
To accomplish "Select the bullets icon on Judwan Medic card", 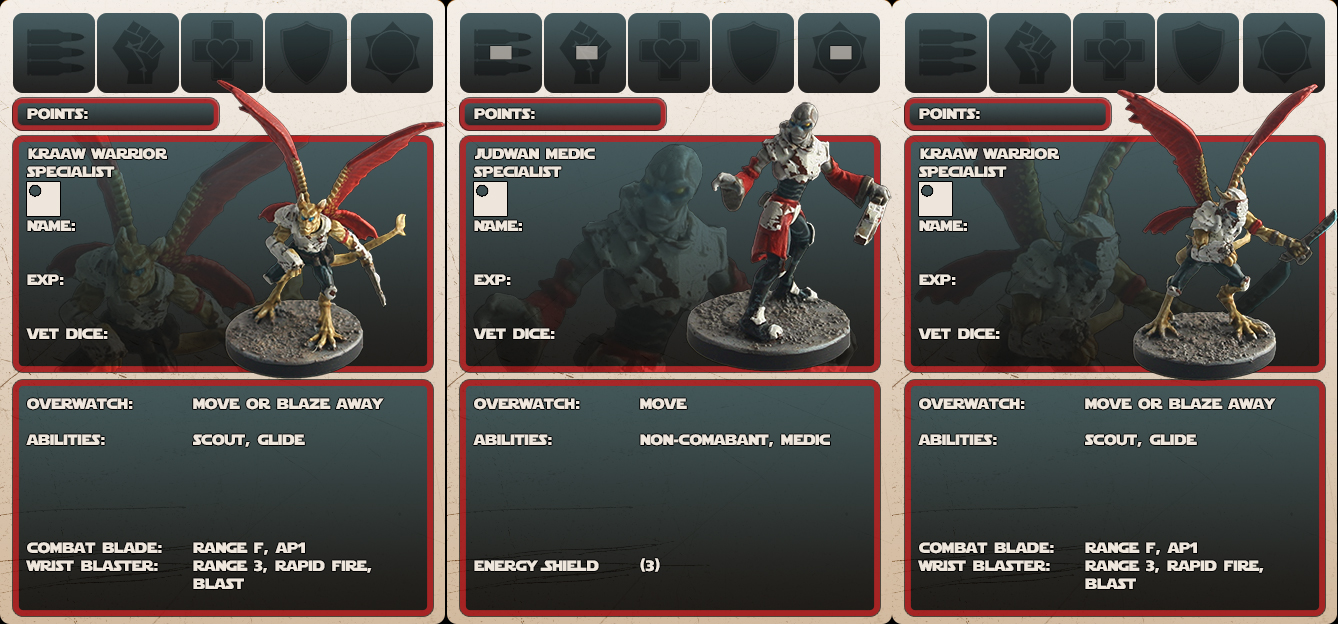I will (501, 52).
